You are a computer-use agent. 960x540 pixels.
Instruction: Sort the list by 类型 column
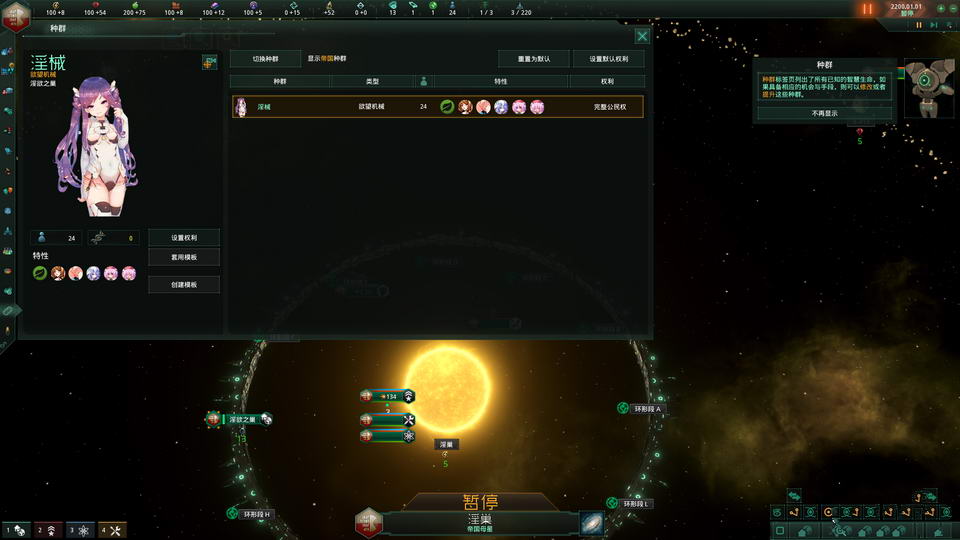tap(371, 81)
